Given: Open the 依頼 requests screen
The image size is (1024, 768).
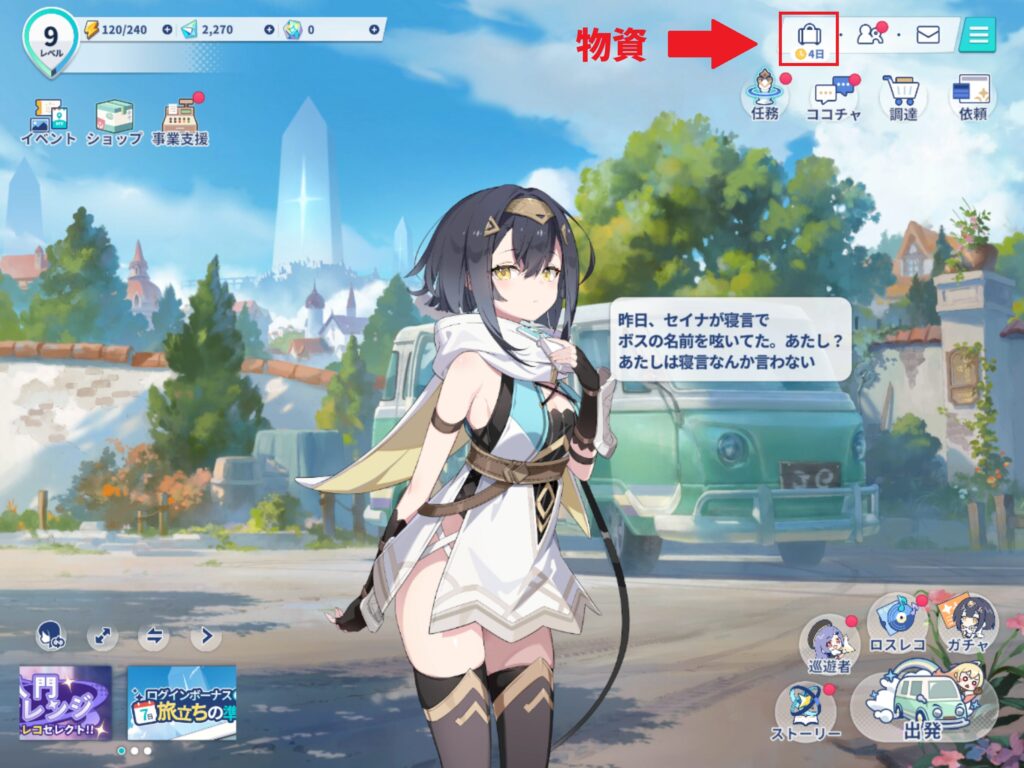Looking at the screenshot, I should [972, 97].
